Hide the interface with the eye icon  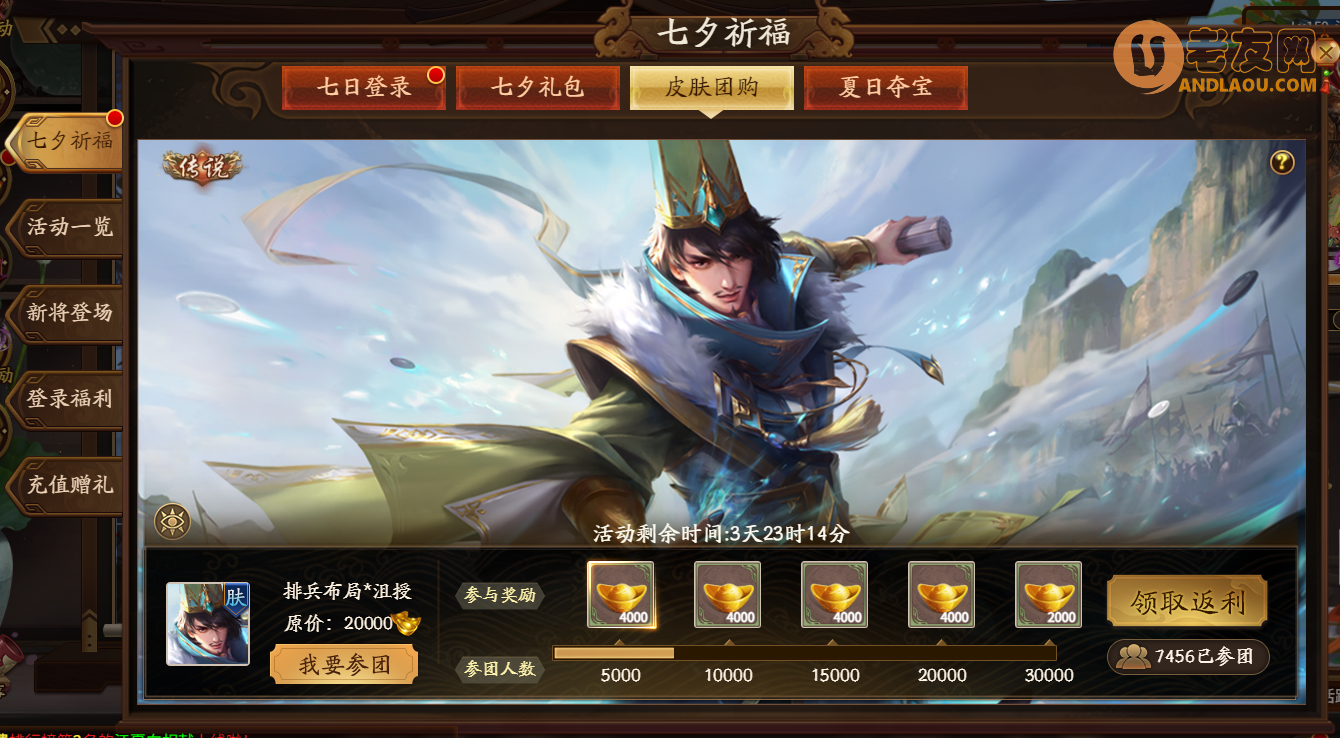(x=173, y=521)
